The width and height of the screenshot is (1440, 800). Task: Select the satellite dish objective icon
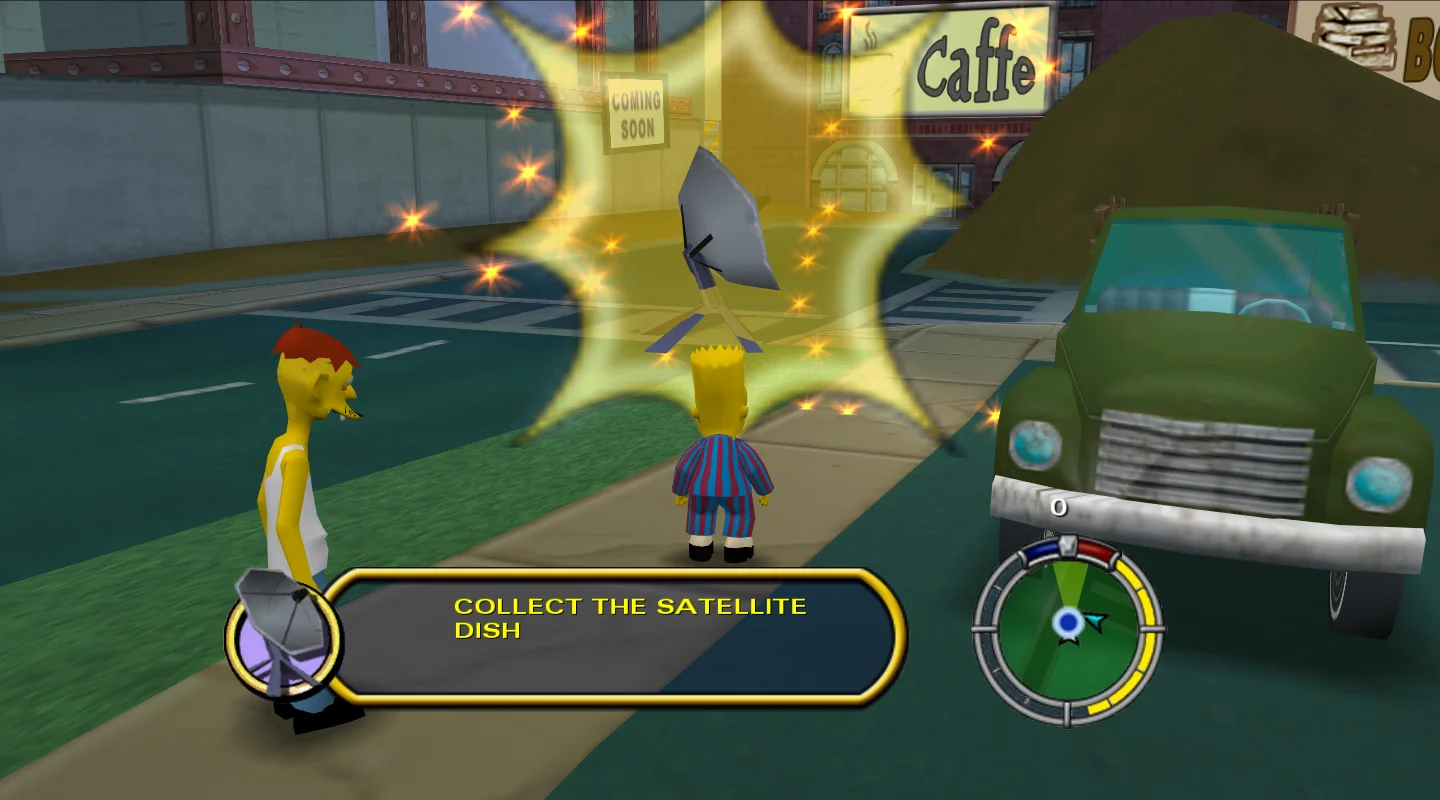(283, 630)
